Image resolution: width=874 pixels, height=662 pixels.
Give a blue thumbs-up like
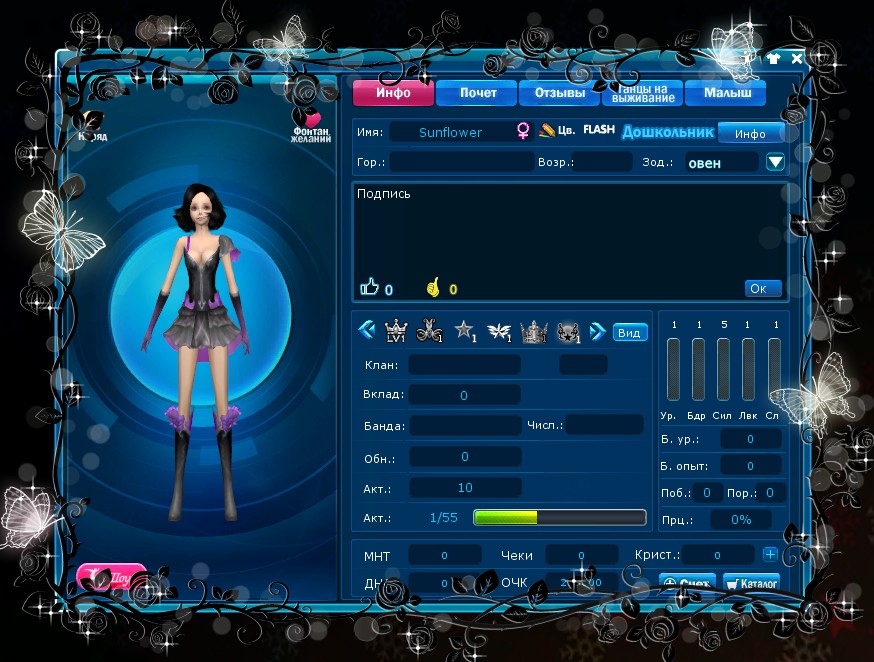tap(369, 288)
